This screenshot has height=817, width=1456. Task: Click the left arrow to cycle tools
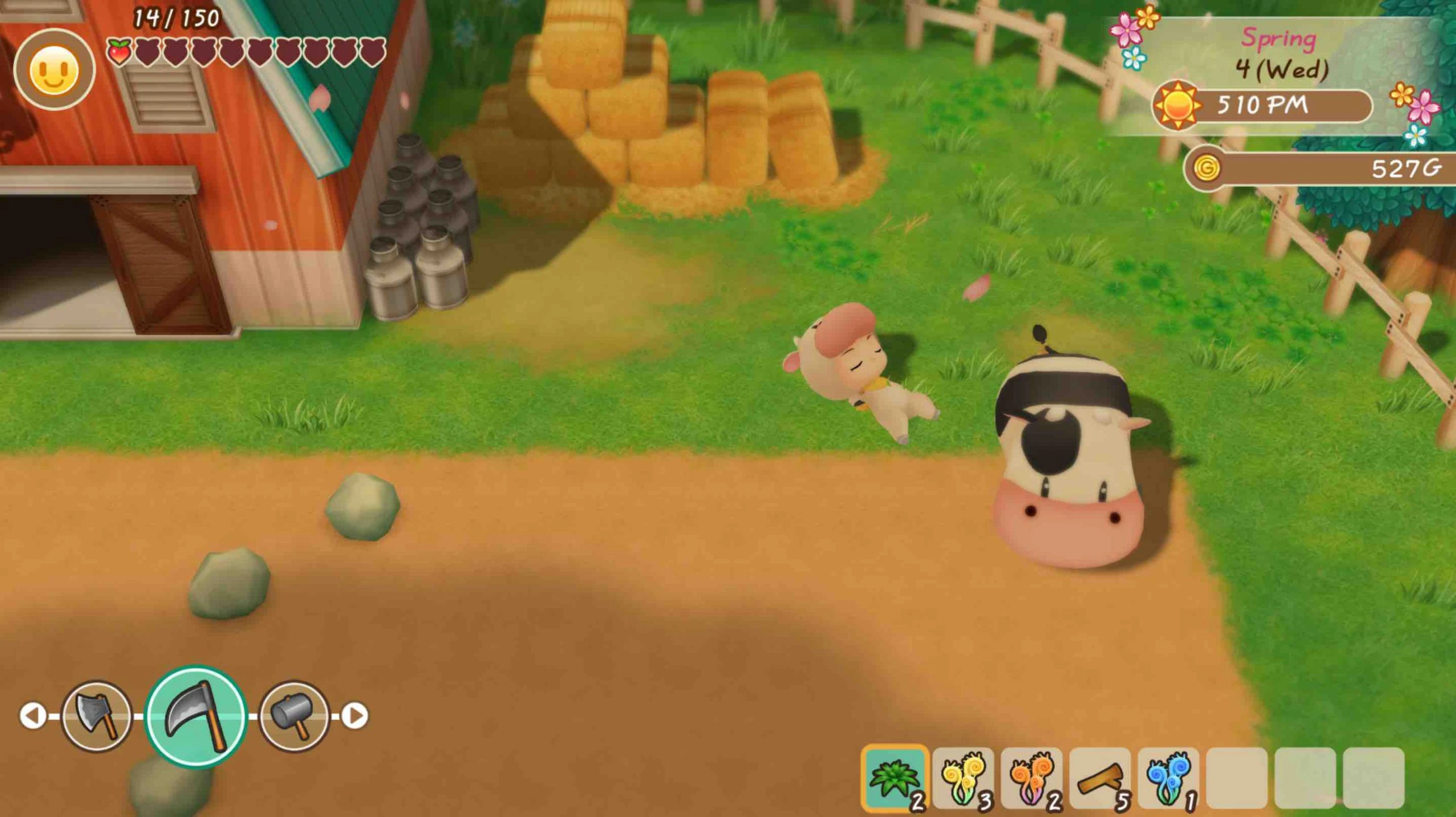[33, 716]
